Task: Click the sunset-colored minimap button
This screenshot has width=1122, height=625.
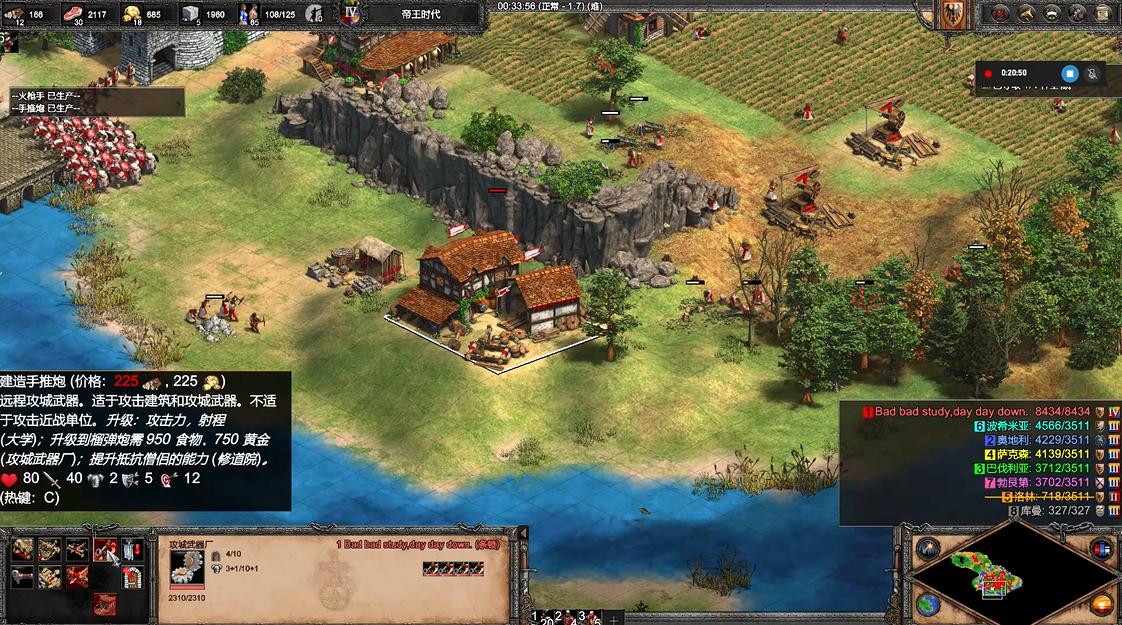Action: click(1101, 604)
